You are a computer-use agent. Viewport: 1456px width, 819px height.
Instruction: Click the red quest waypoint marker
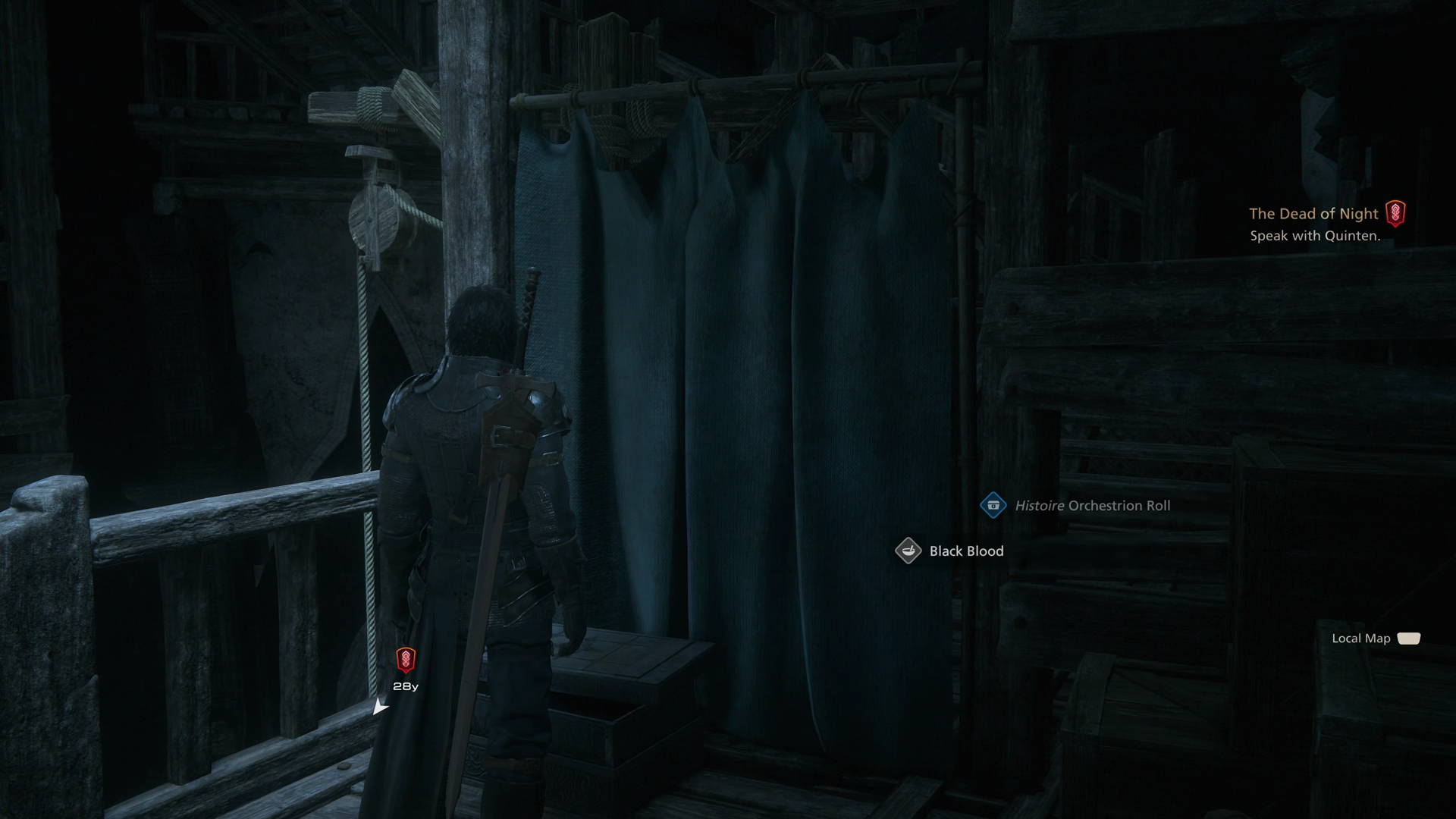[x=406, y=660]
